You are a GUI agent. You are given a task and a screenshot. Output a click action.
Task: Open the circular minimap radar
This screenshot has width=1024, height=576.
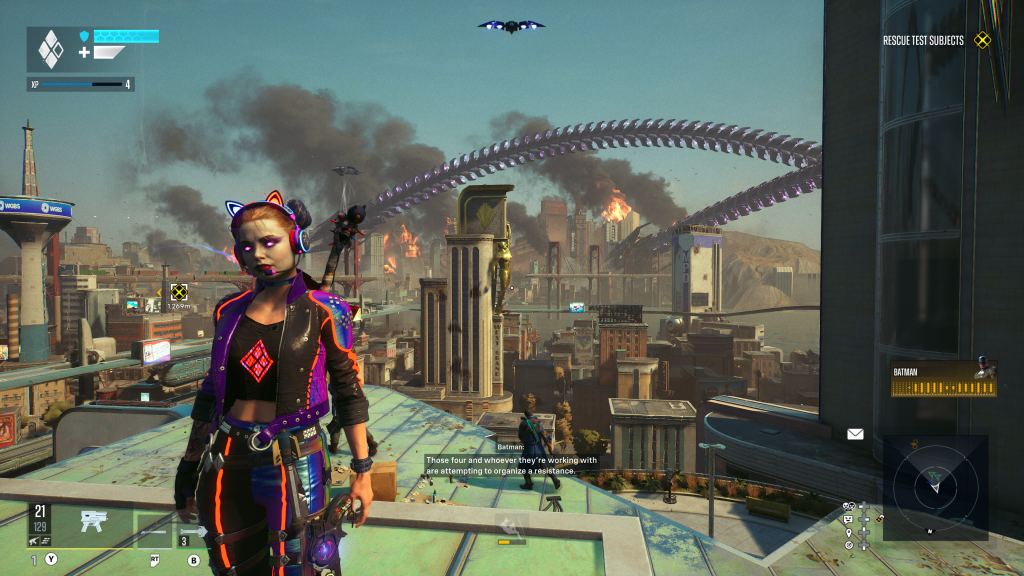tap(935, 487)
